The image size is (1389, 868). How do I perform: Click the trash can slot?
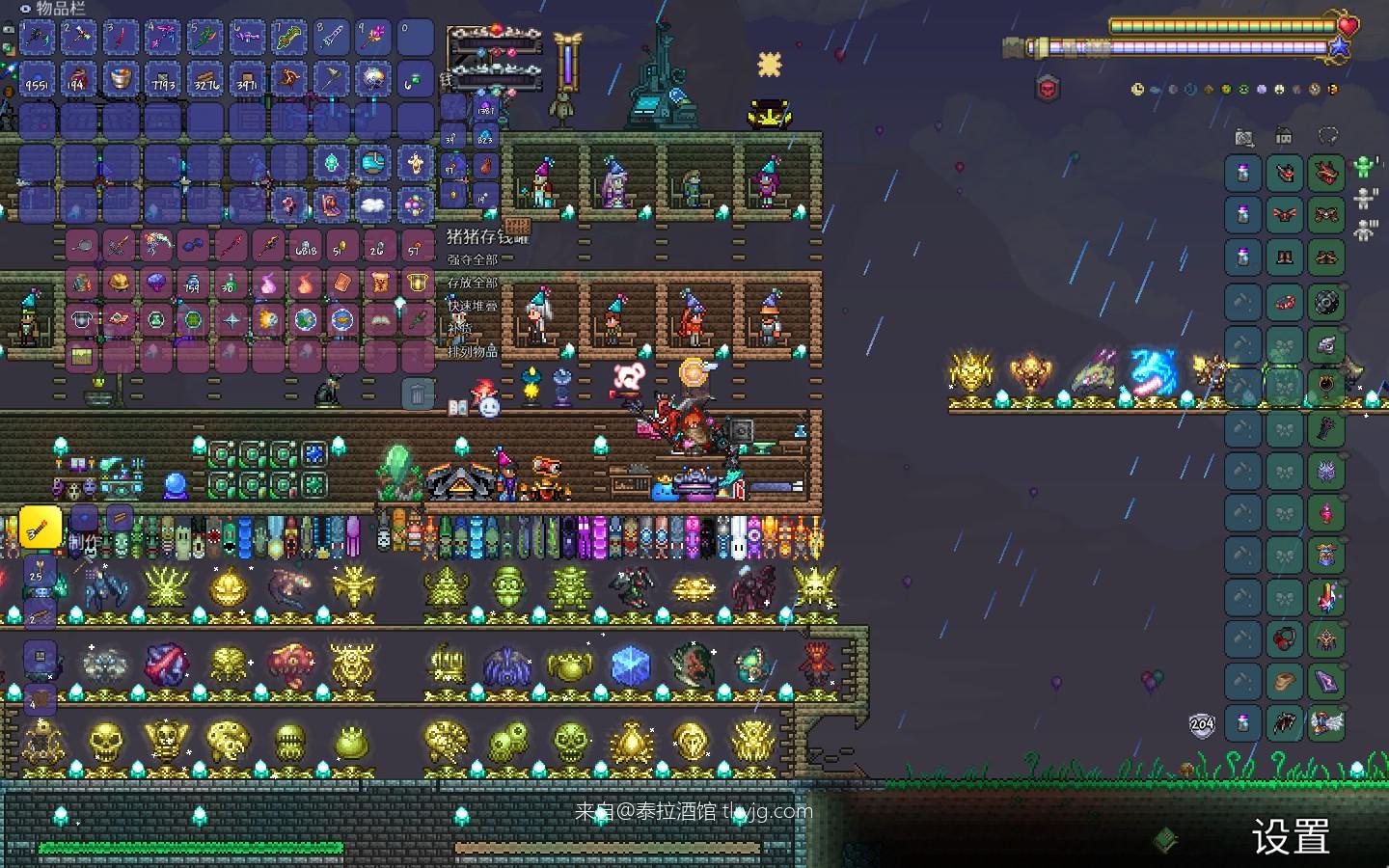[417, 393]
